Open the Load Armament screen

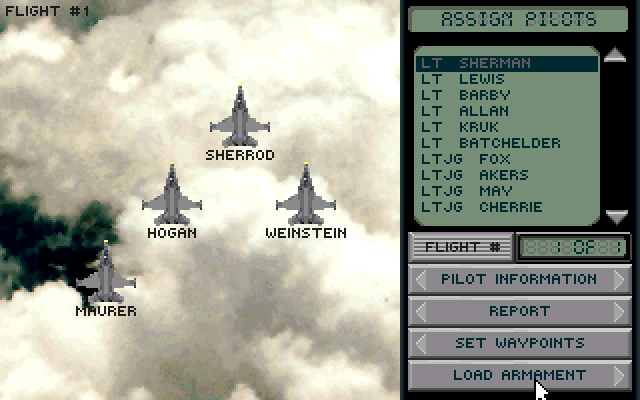point(519,375)
